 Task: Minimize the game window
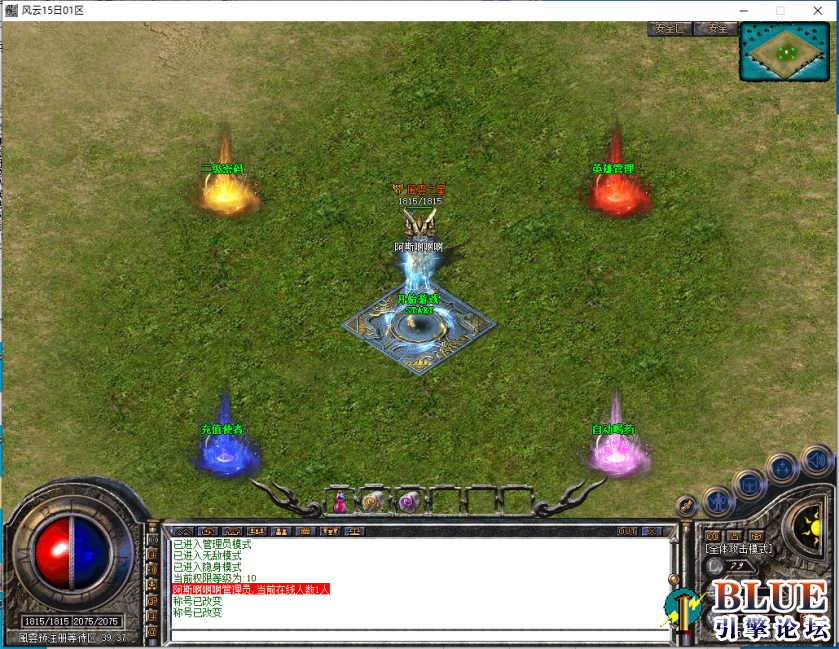click(x=743, y=10)
